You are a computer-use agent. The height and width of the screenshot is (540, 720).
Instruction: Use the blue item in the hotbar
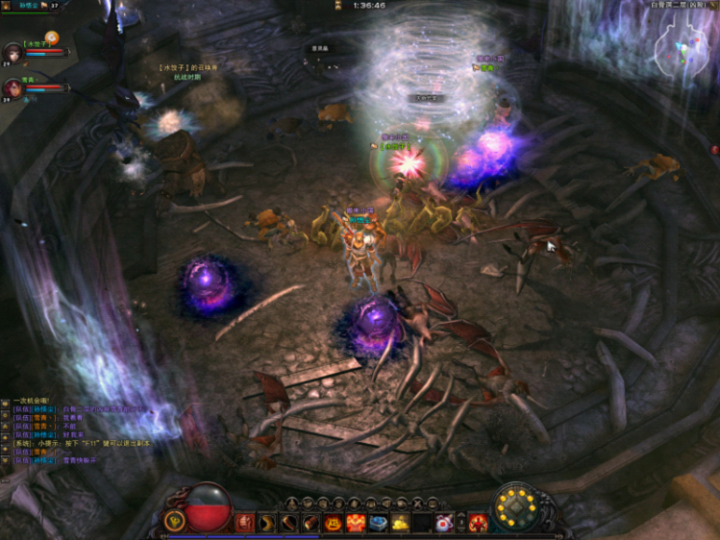(378, 522)
